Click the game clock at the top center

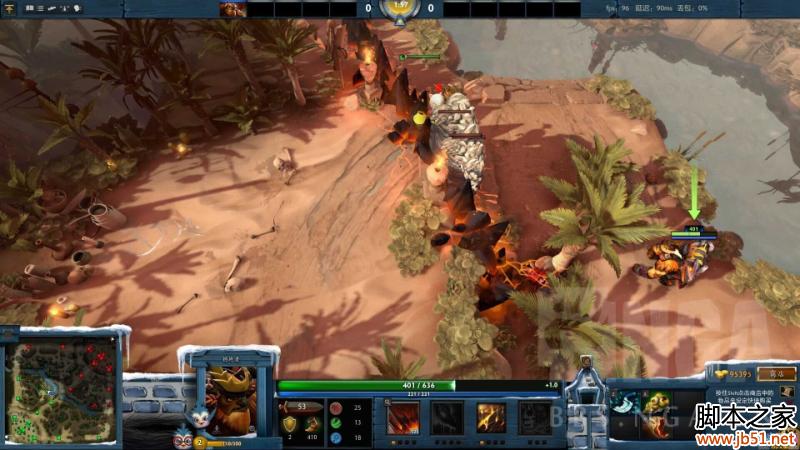click(400, 8)
